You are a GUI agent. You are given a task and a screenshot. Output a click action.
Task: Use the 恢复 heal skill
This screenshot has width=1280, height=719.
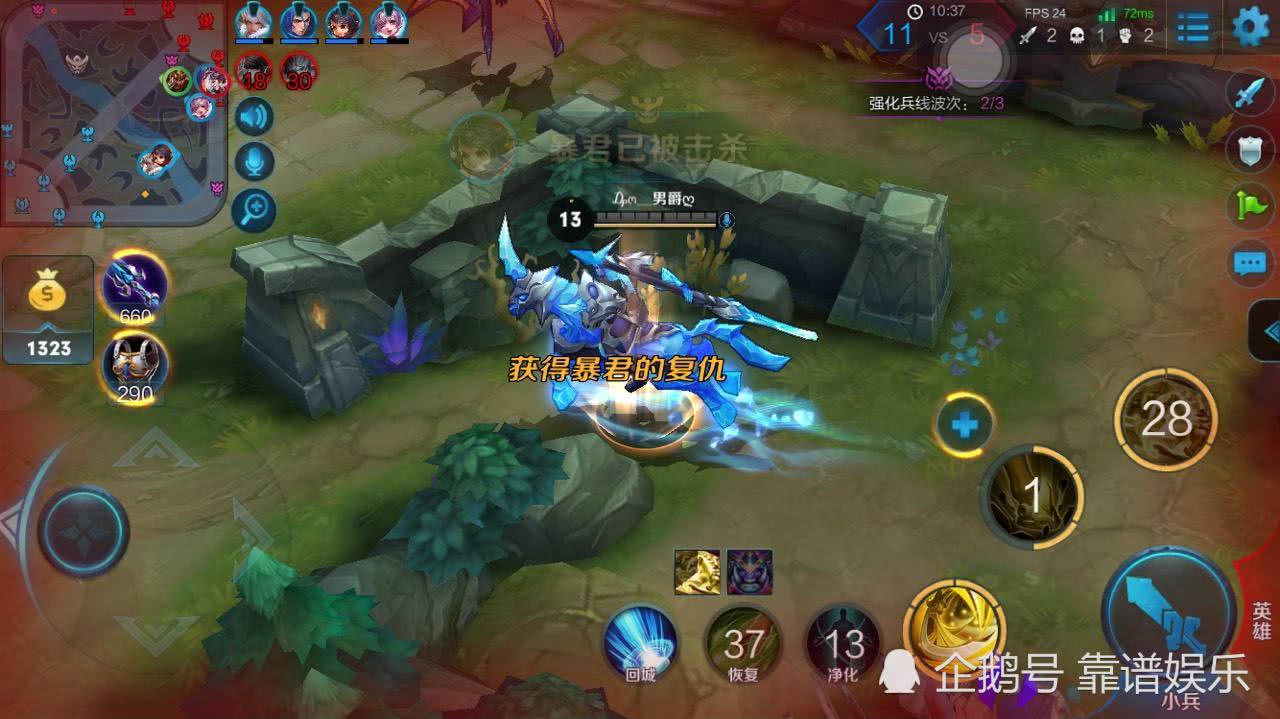pos(743,643)
